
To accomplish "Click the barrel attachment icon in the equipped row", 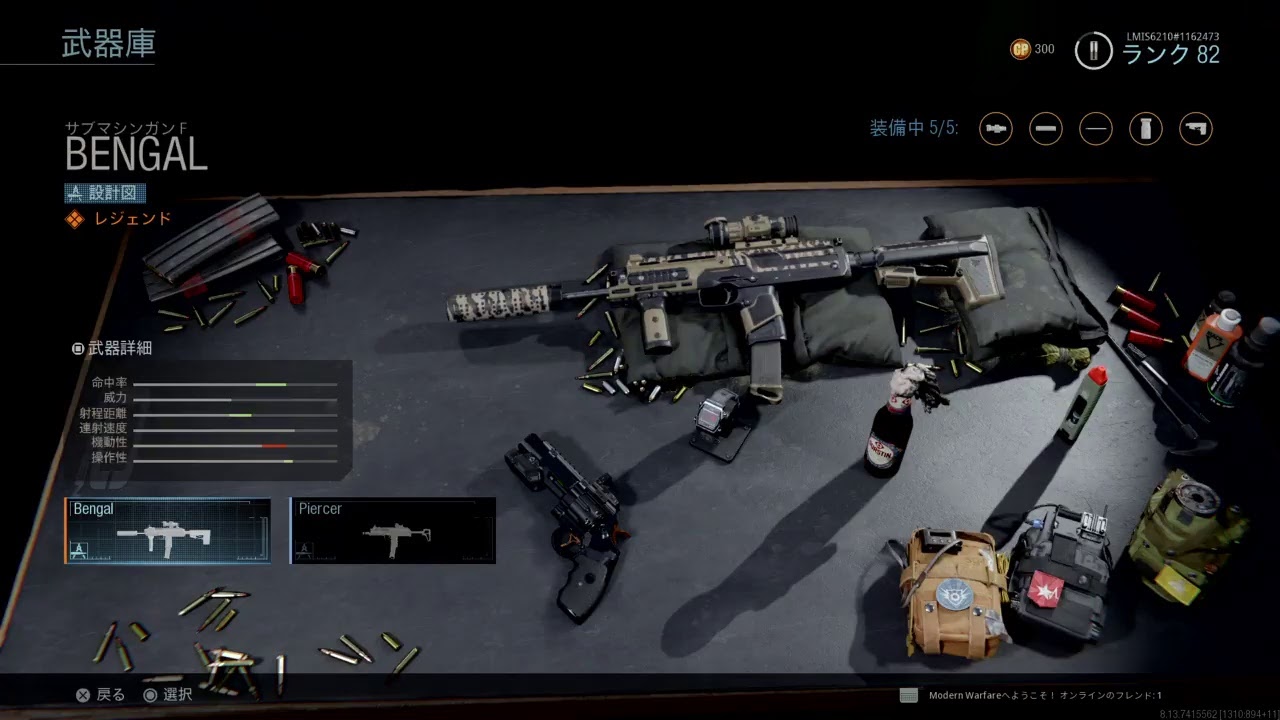I will [1096, 129].
